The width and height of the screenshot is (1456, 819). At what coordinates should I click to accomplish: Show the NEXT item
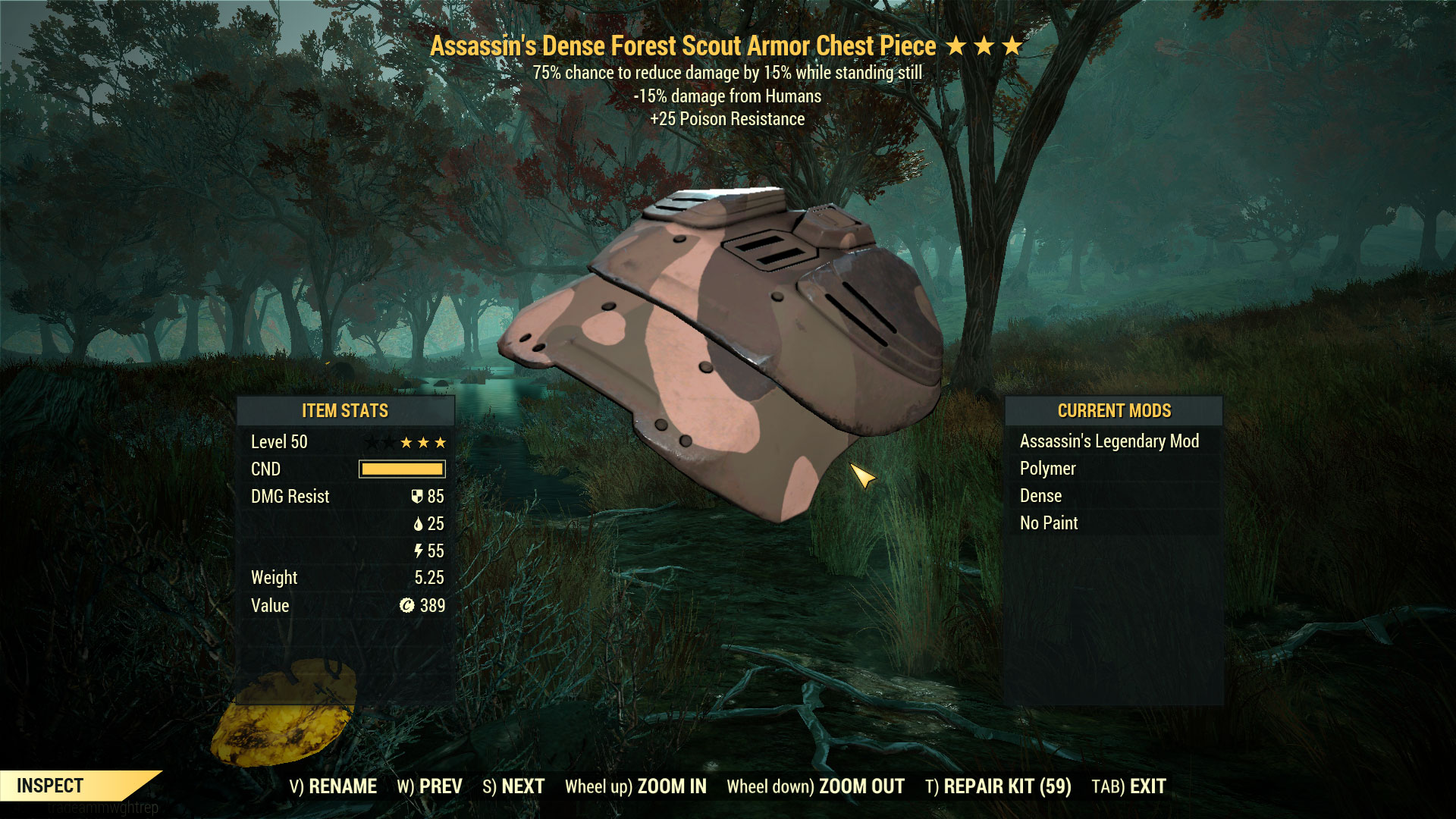513,786
